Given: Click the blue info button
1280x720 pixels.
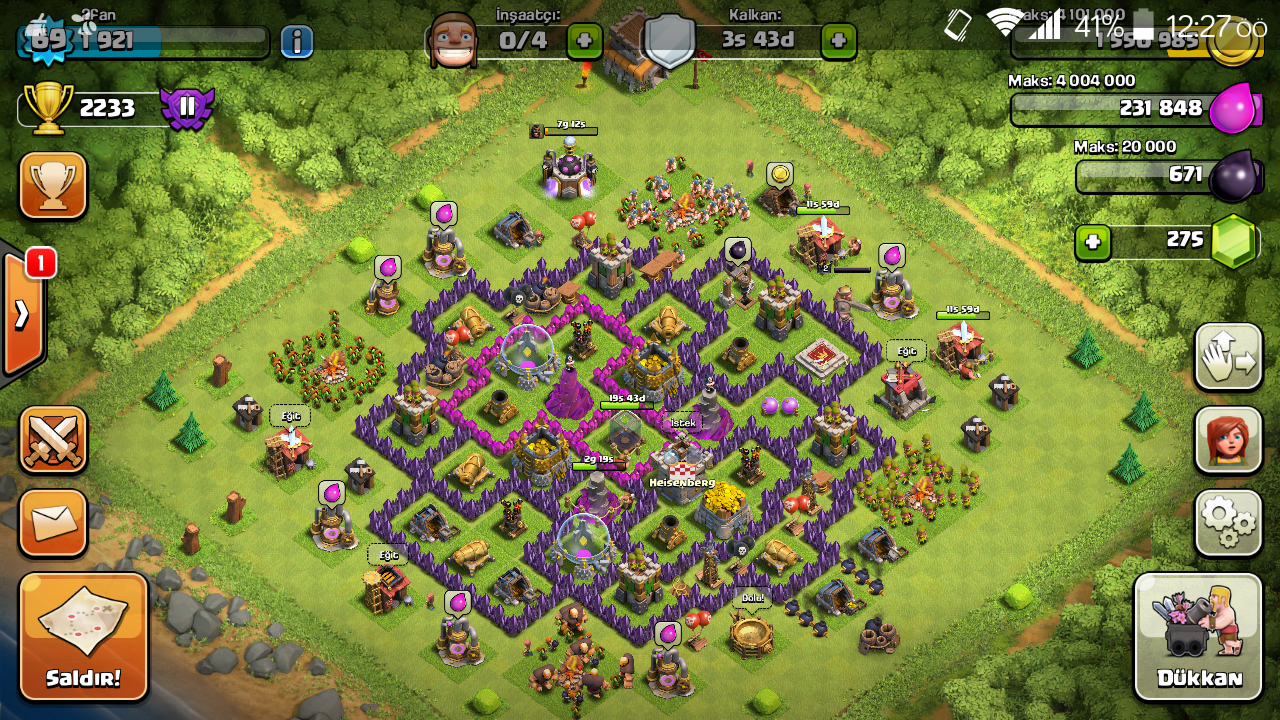Looking at the screenshot, I should click(x=296, y=41).
